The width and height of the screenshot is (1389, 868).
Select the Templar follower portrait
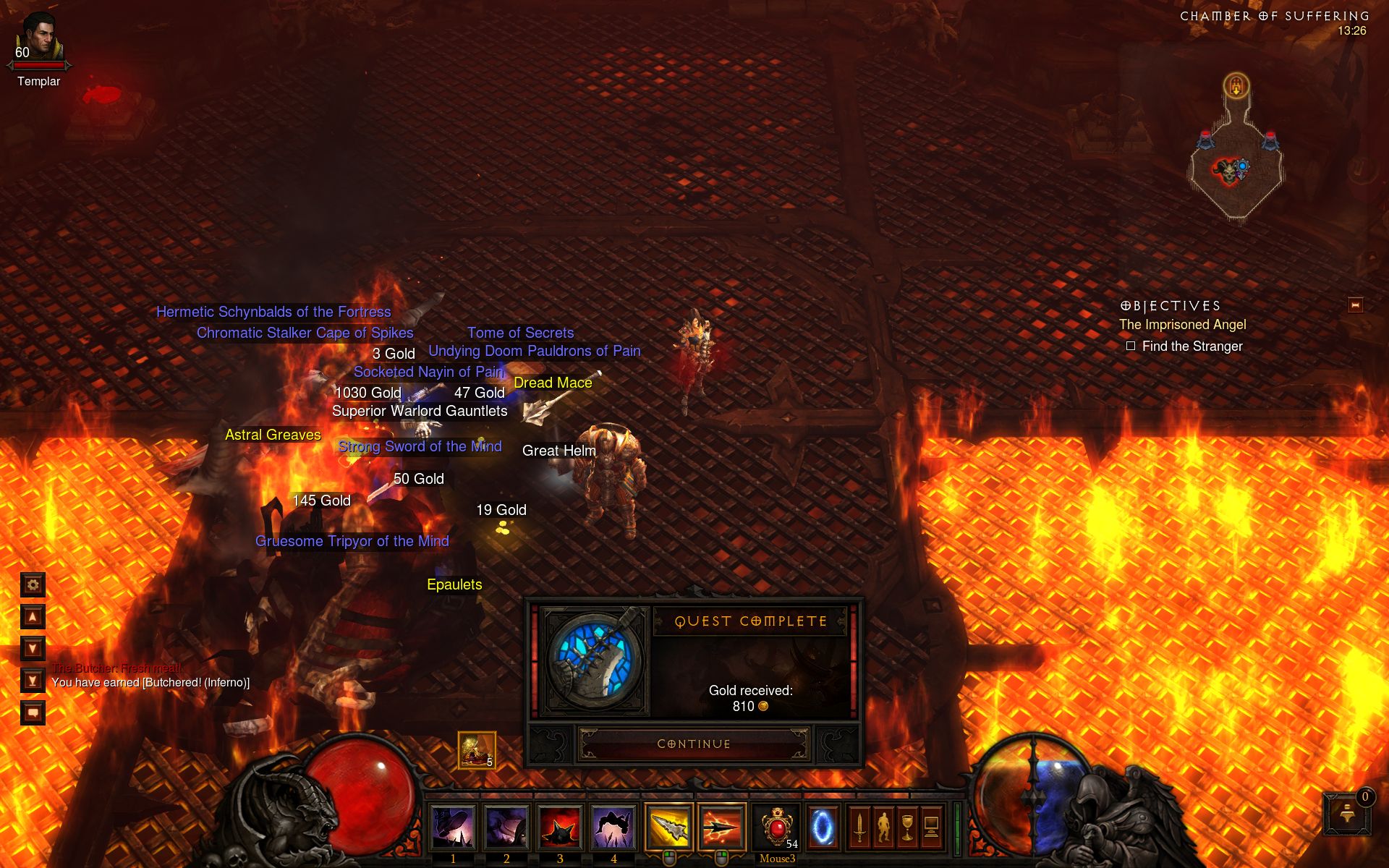pos(39,38)
